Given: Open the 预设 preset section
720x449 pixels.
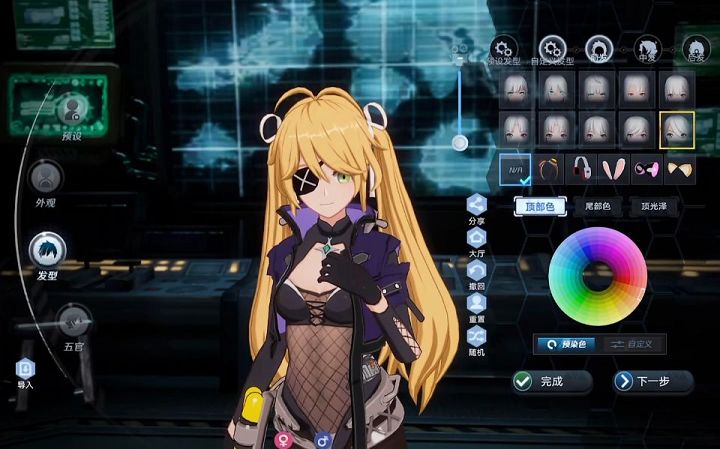Looking at the screenshot, I should (71, 109).
